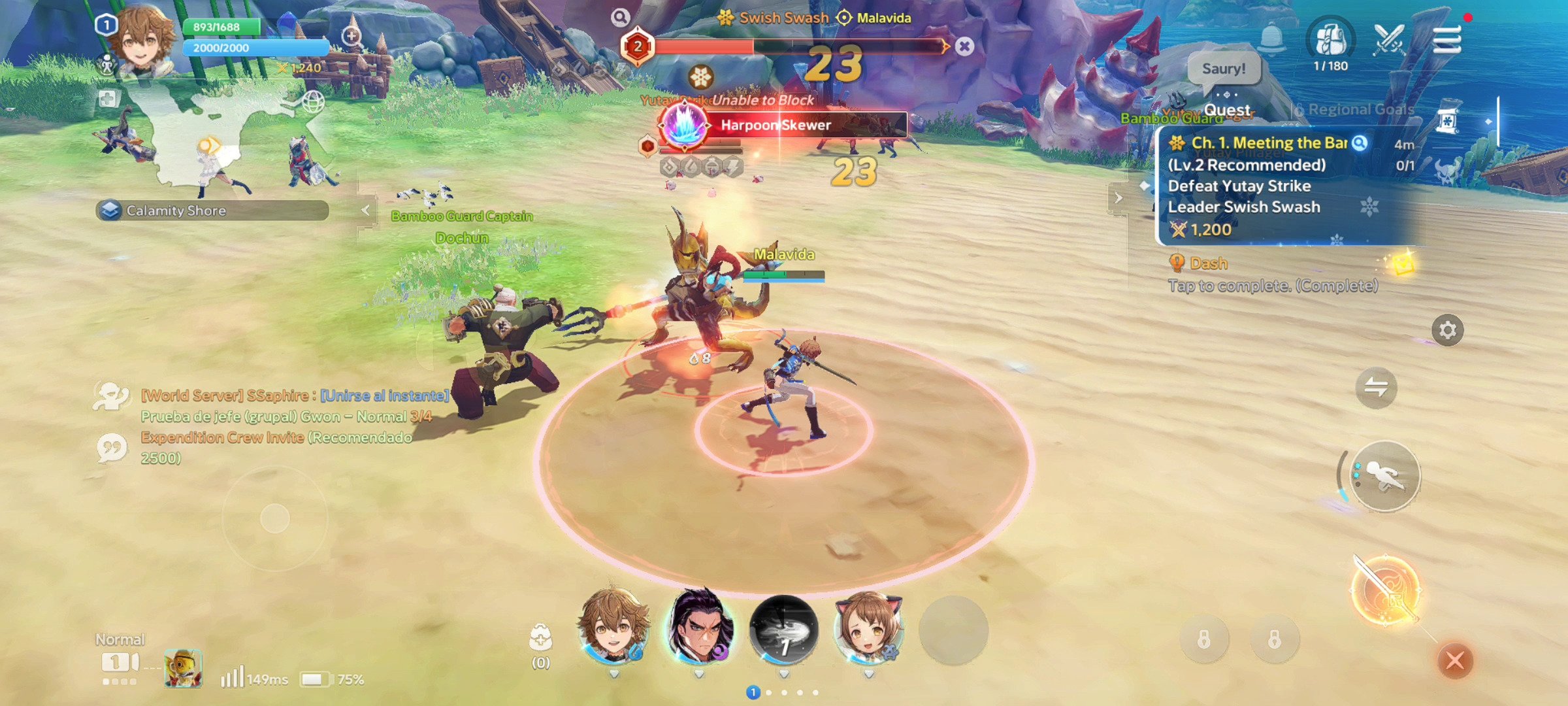Tap the swap arrows button

point(1376,388)
